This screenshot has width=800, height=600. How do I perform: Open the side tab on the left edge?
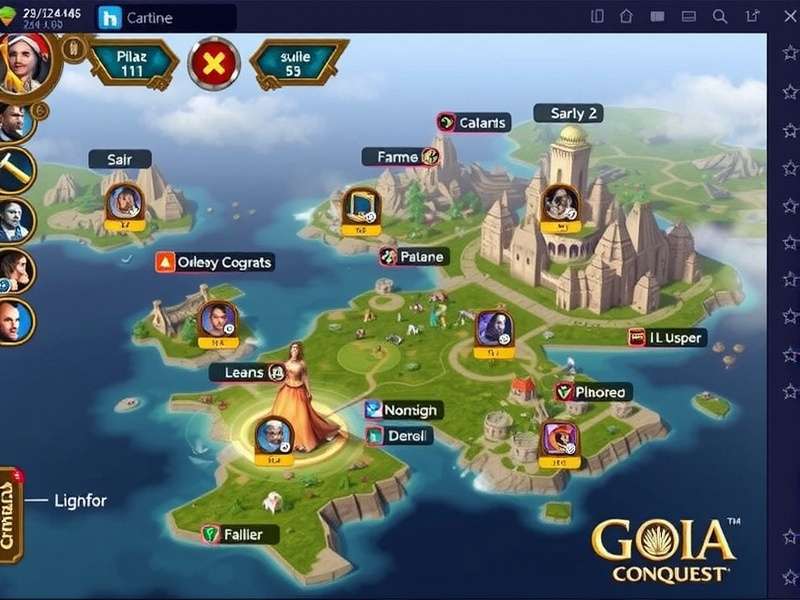pyautogui.click(x=10, y=508)
